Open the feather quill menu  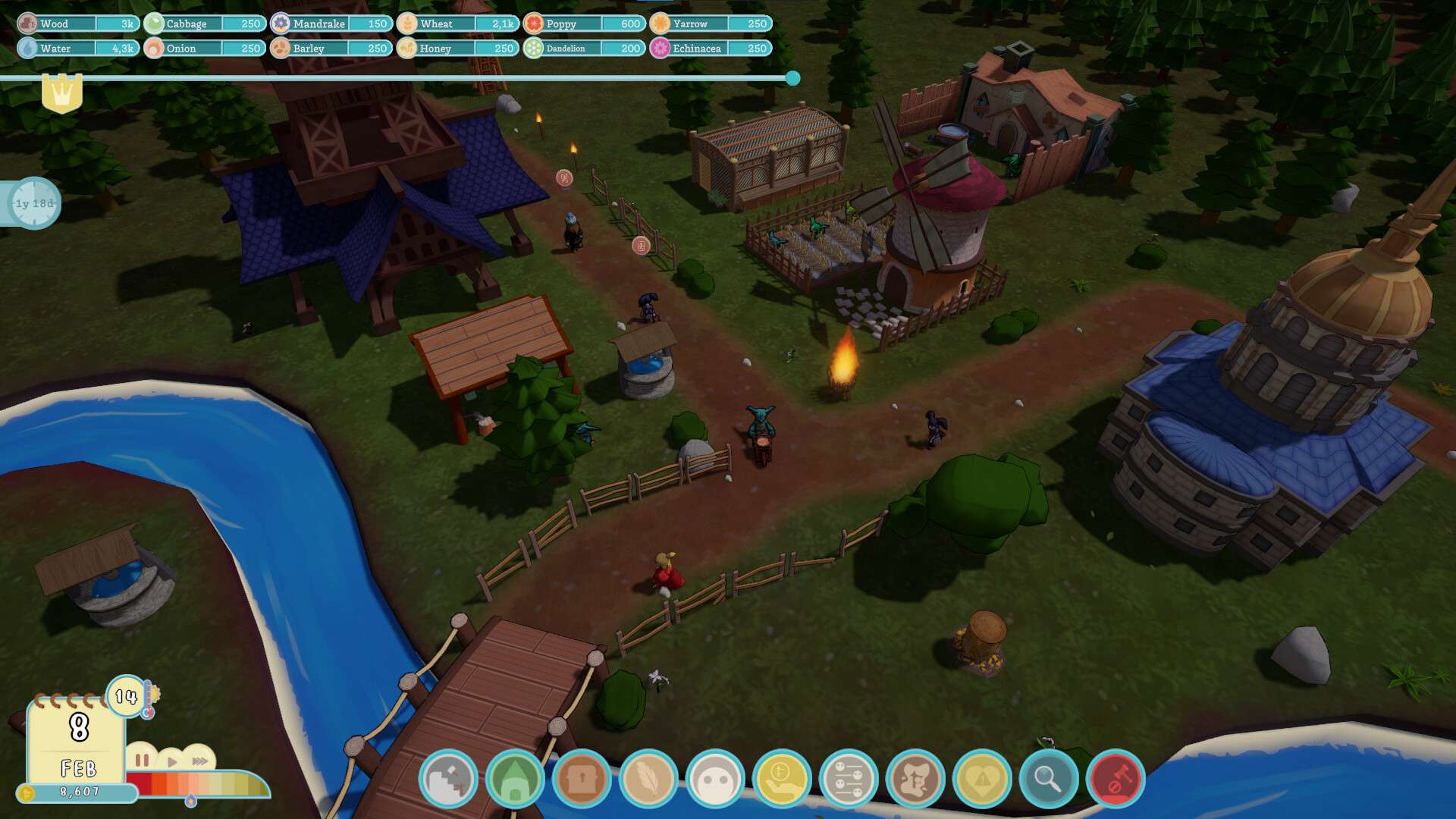[x=648, y=779]
